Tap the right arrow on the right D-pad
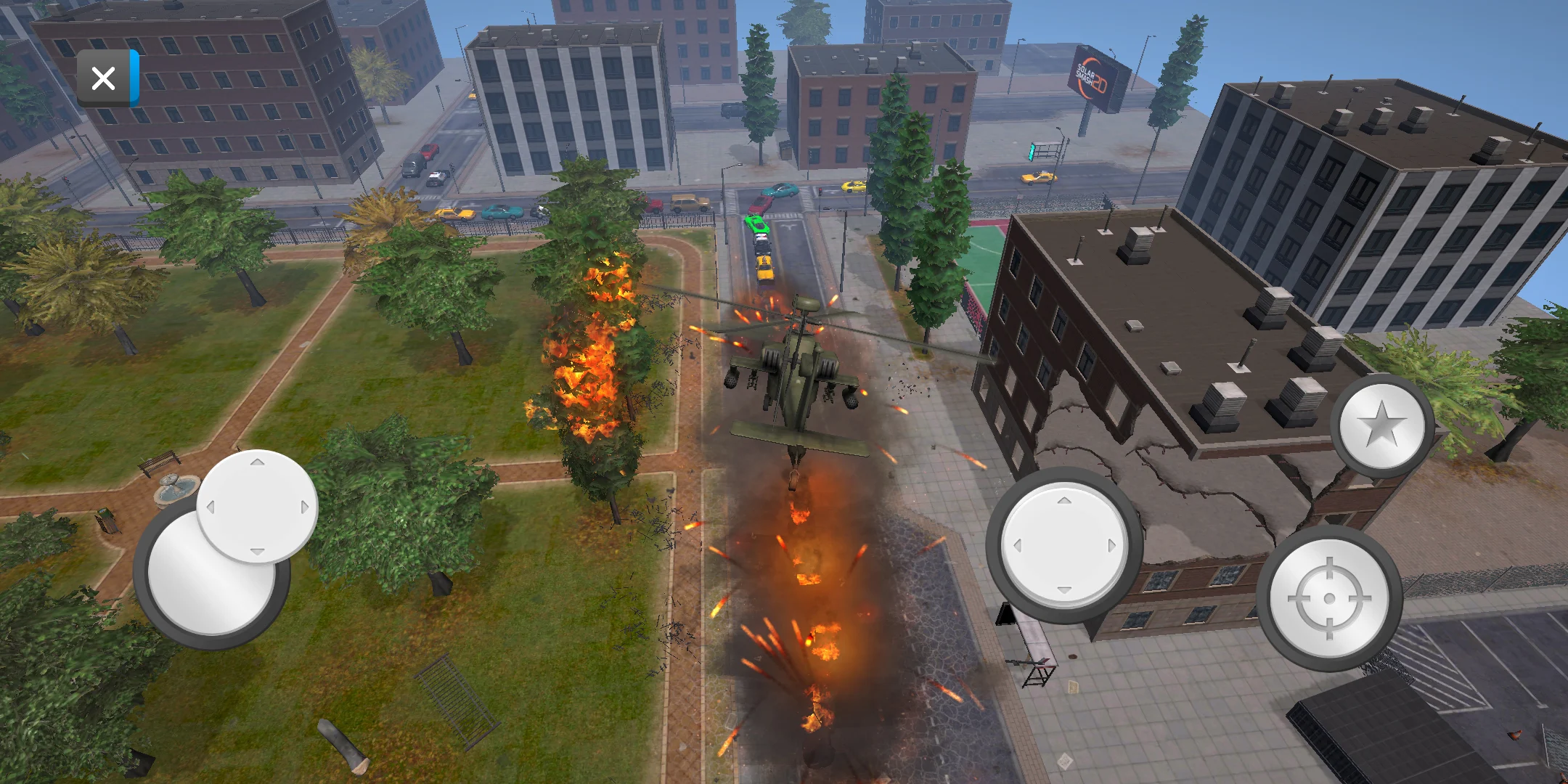This screenshot has height=784, width=1568. pos(1111,543)
